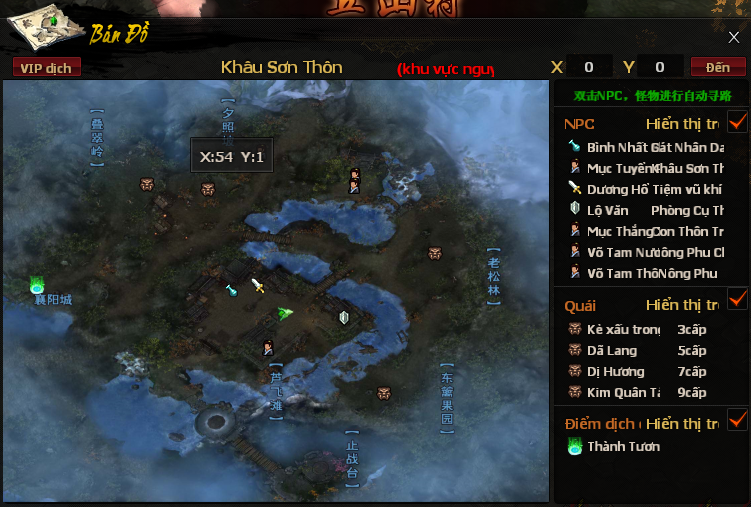This screenshot has width=751, height=507.
Task: Click the green teleport portal marker on map
Action: [x=38, y=285]
